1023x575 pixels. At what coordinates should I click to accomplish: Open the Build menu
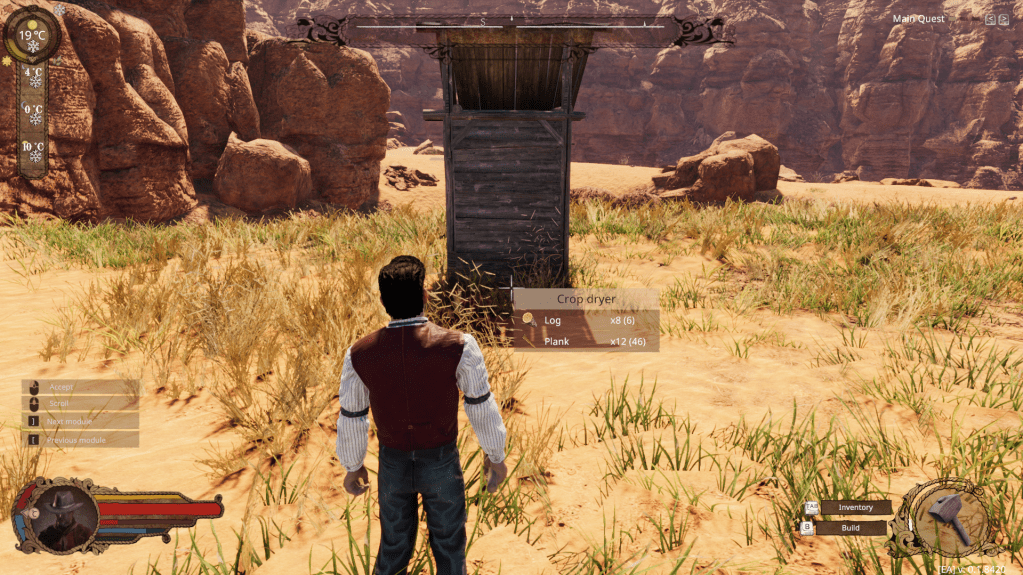(850, 527)
